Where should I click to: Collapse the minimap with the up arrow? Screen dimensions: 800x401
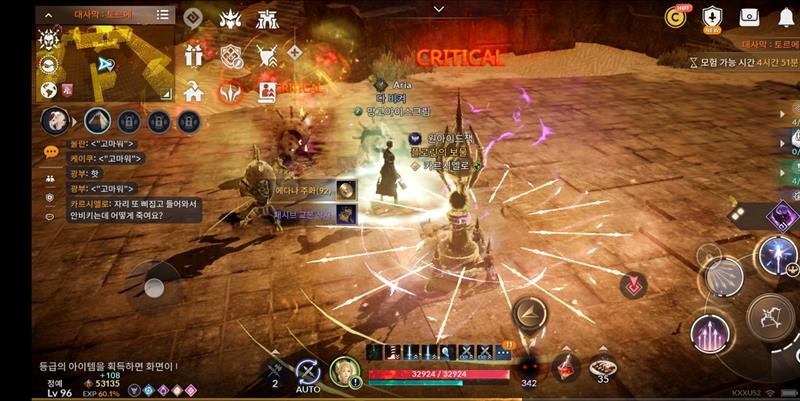[47, 15]
